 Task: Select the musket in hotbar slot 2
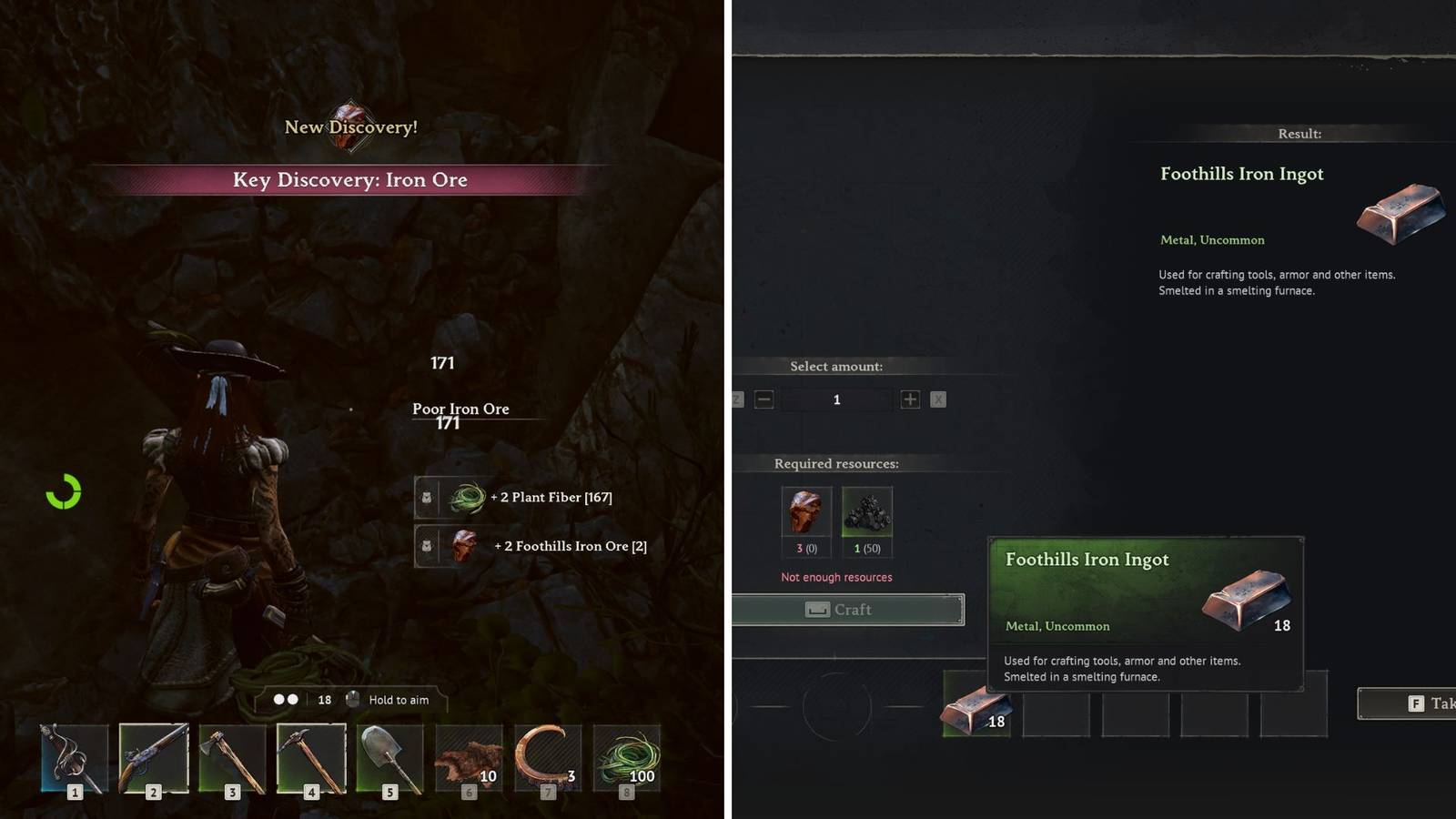pyautogui.click(x=153, y=760)
